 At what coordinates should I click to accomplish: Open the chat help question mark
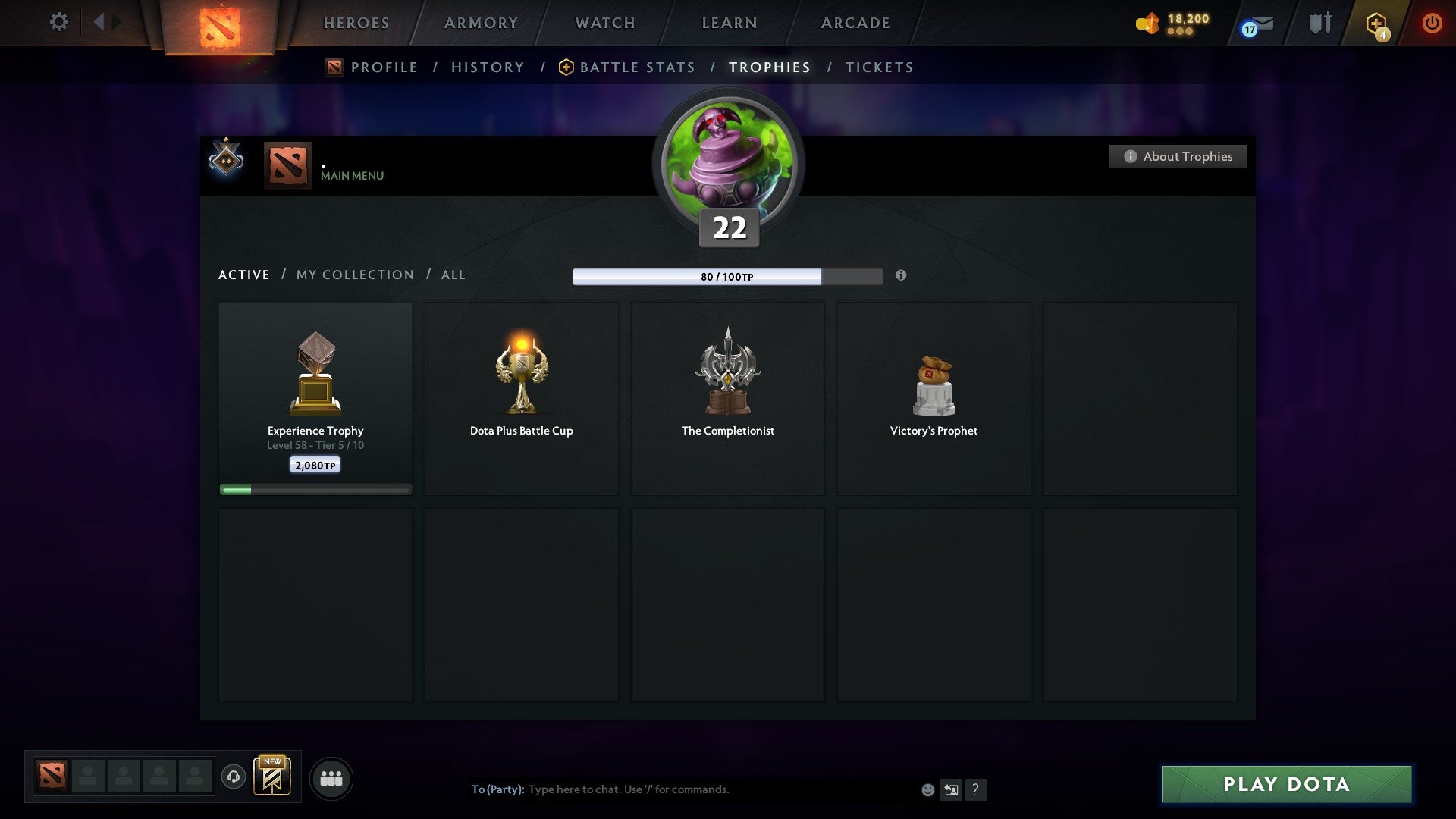pos(977,789)
